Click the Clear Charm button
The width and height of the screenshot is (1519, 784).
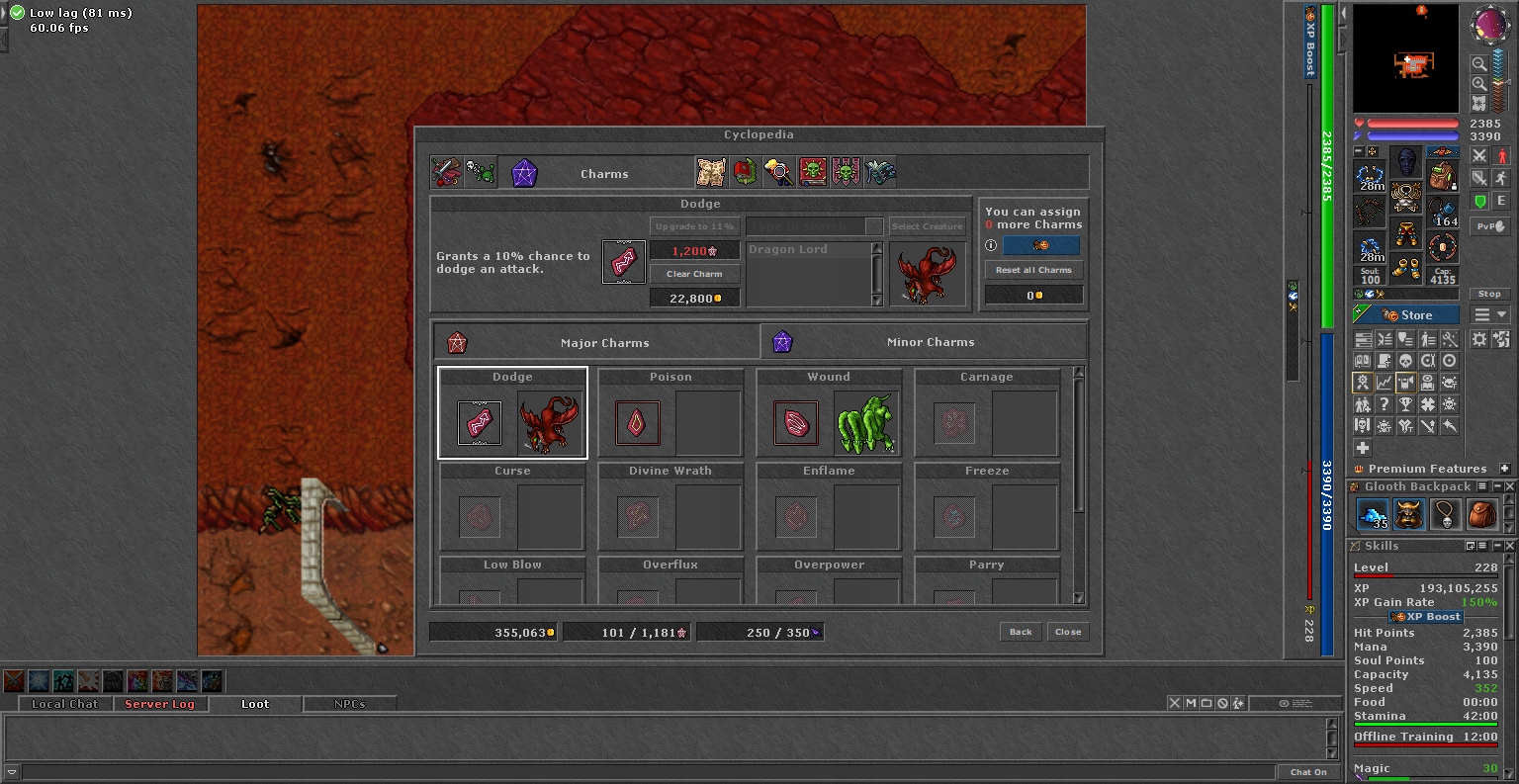(x=694, y=274)
